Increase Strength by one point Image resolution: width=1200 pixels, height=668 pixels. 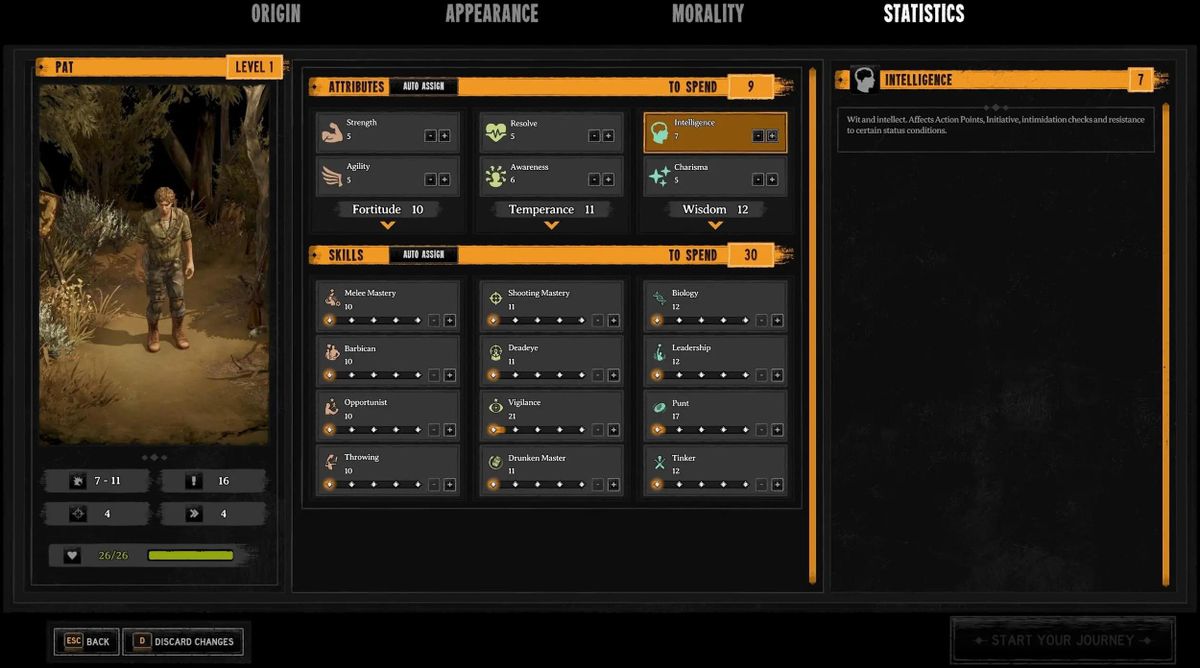coord(444,136)
